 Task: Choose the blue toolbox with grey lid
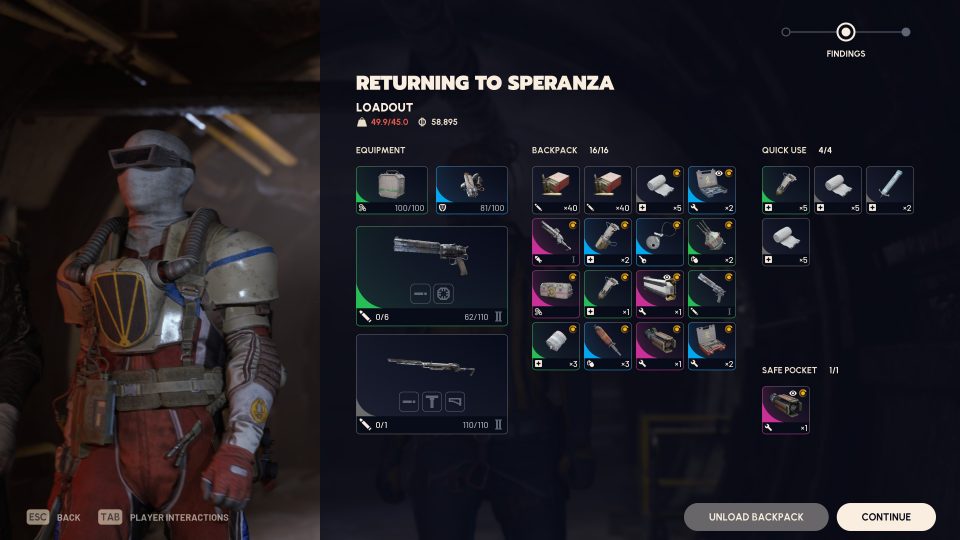[712, 190]
